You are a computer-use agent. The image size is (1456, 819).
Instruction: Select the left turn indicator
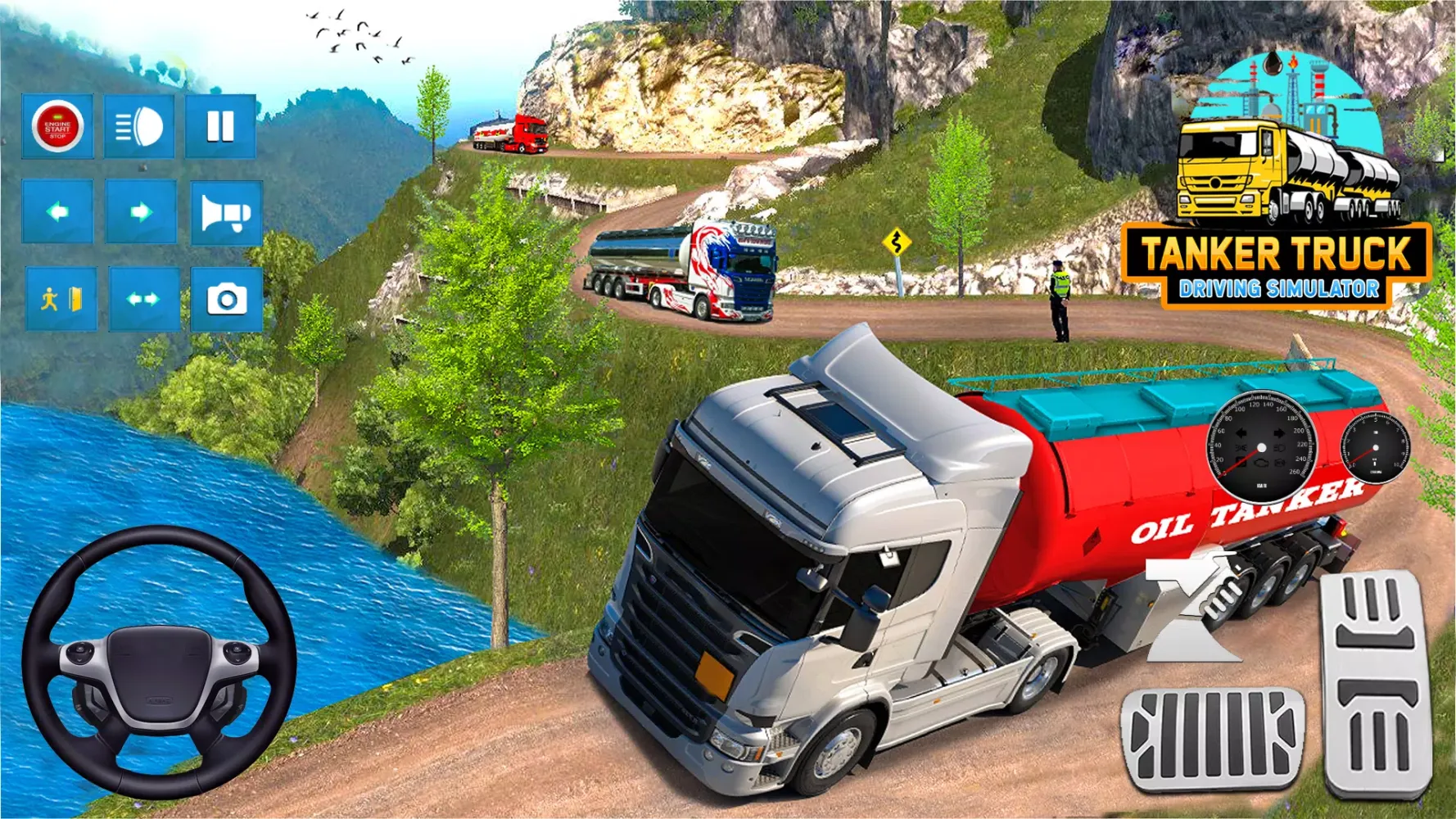point(57,213)
